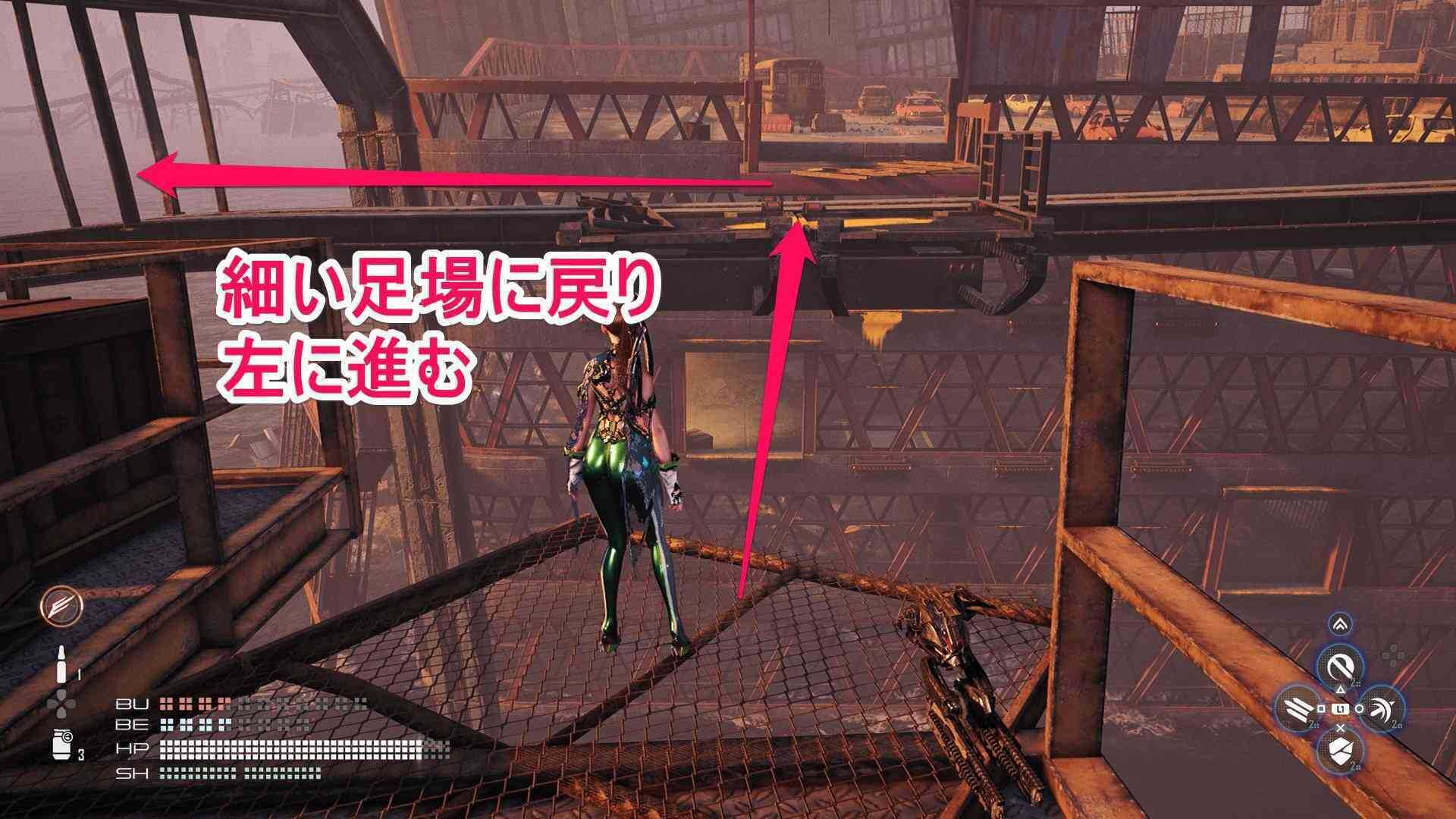The image size is (1456, 819).
Task: Select the shield skill mapped to X
Action: 1341,751
